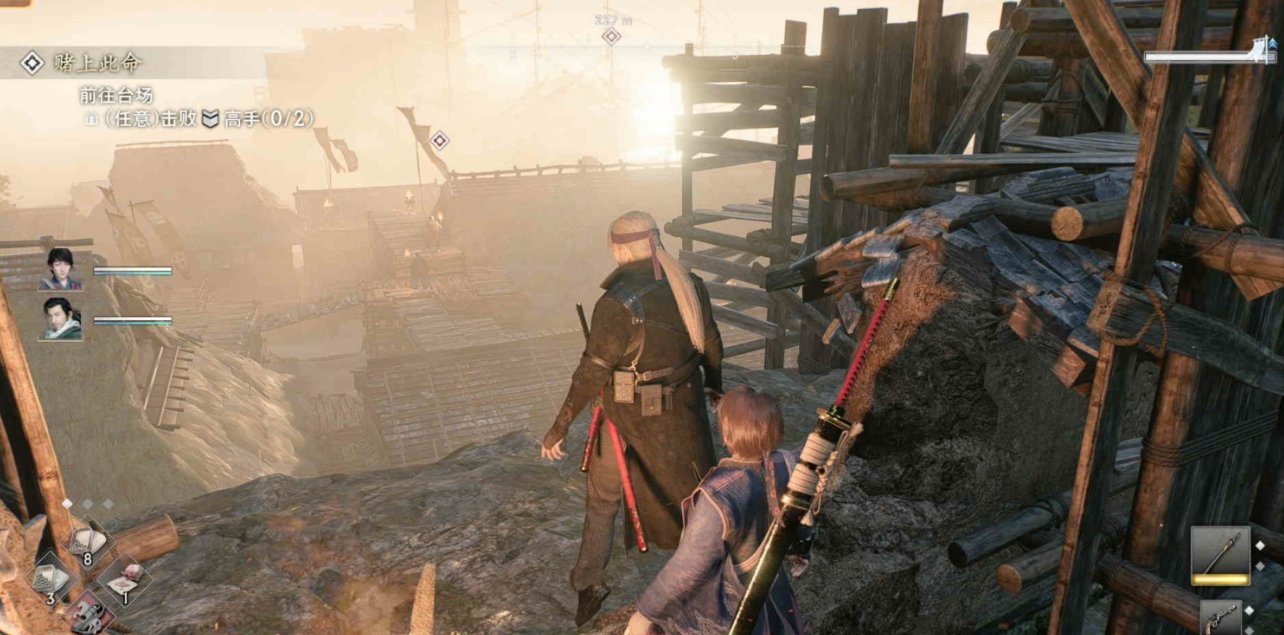The height and width of the screenshot is (635, 1284).
Task: Select the red-backed item slot at the bottom
Action: click(x=88, y=616)
